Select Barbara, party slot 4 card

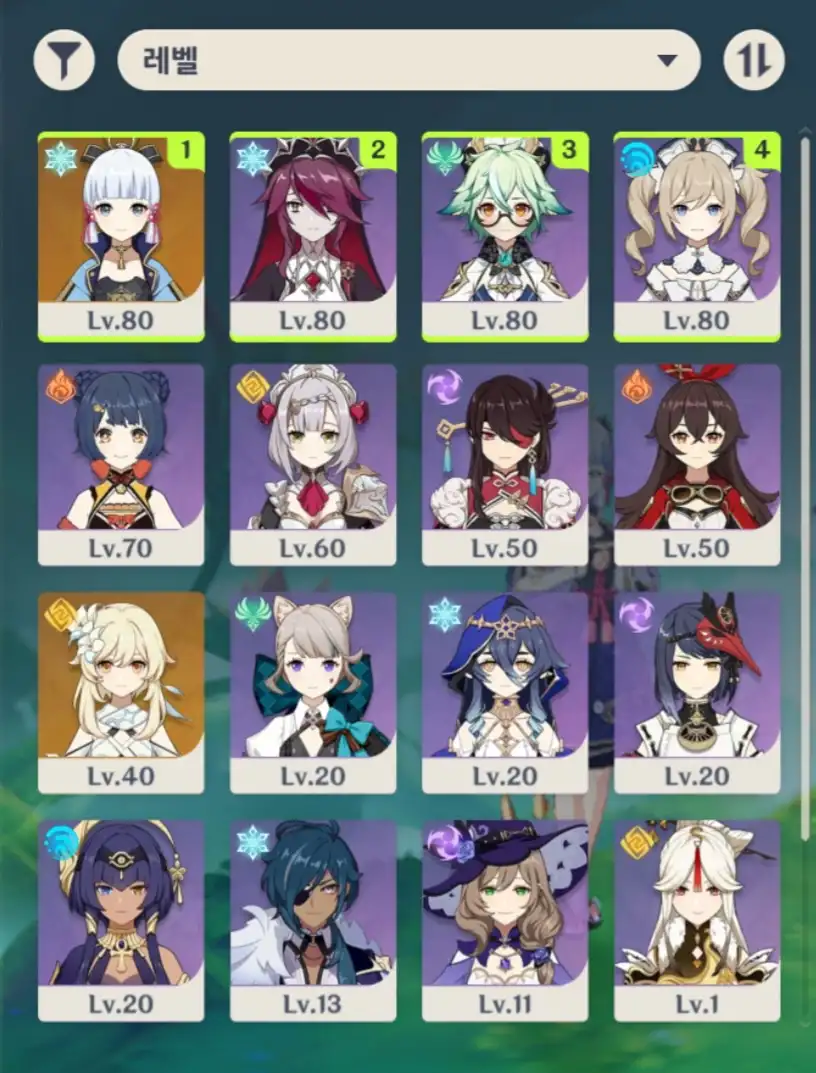(697, 235)
